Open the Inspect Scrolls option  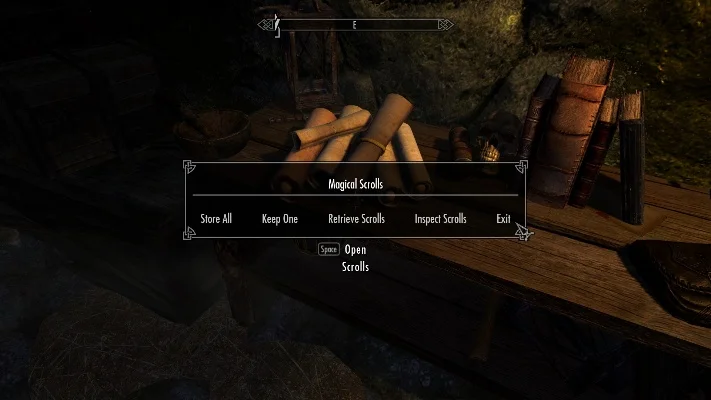(440, 219)
